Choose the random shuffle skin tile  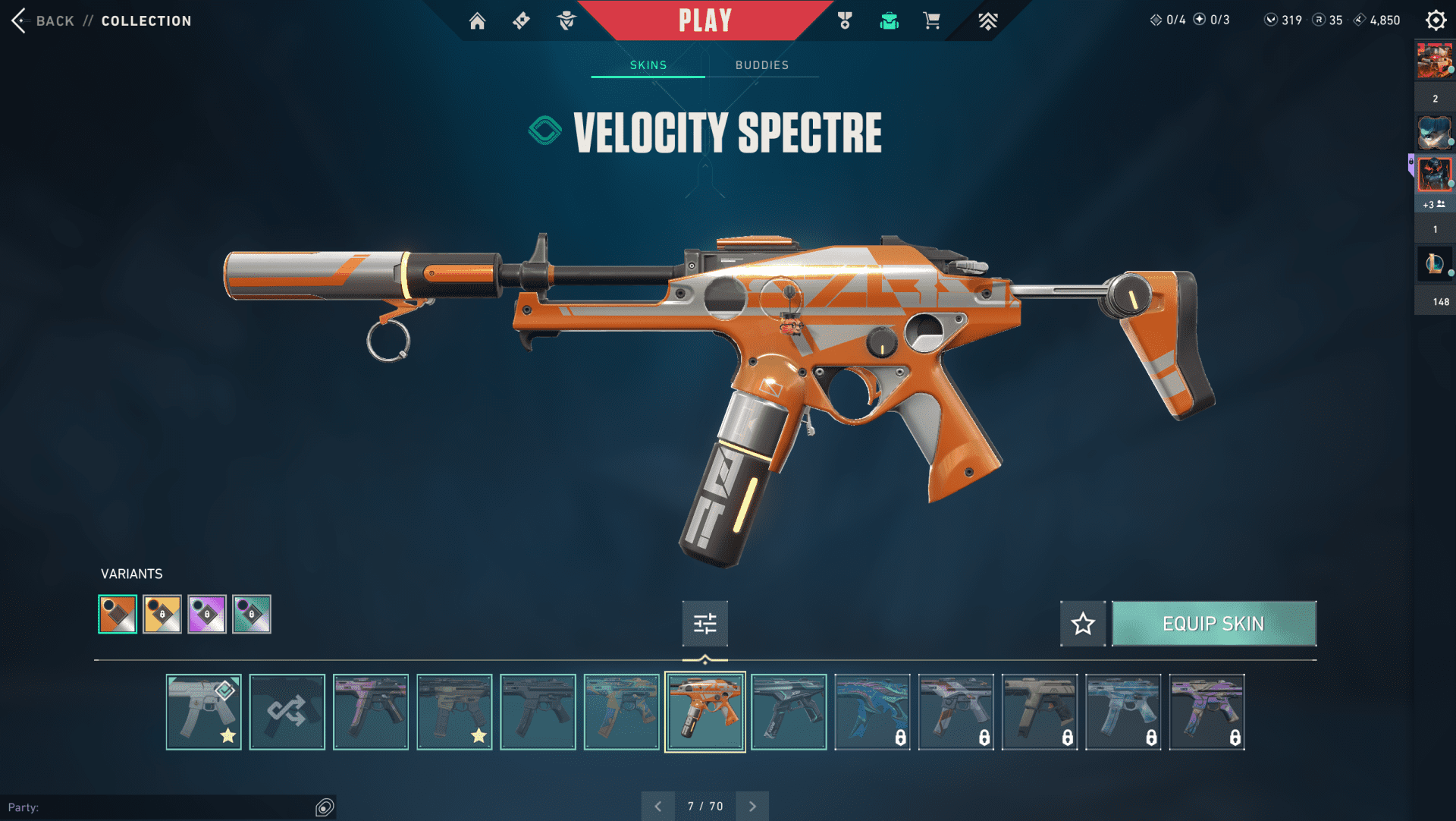pyautogui.click(x=287, y=712)
